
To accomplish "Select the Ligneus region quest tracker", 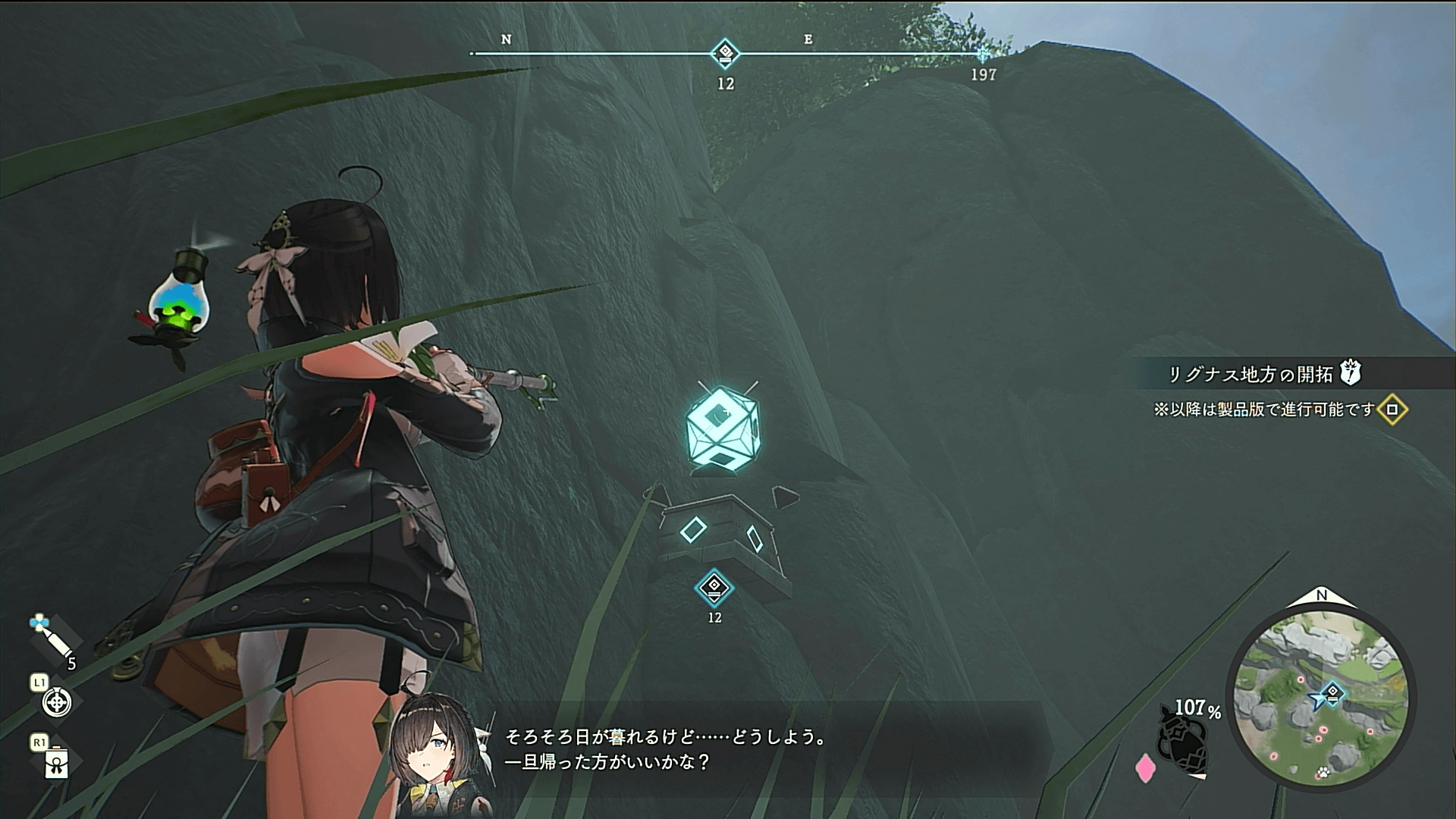I will click(1250, 375).
